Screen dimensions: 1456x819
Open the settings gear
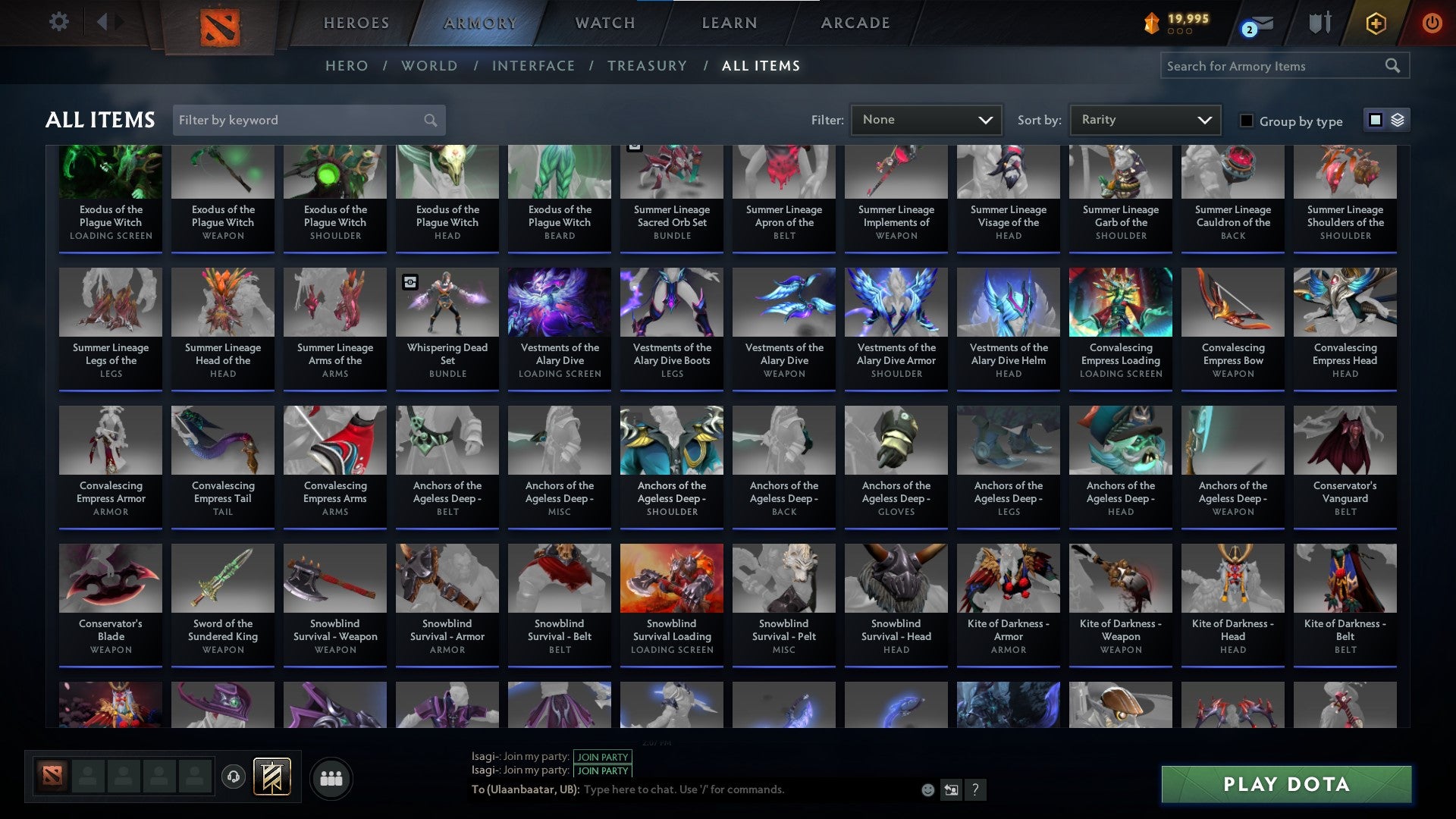click(59, 22)
